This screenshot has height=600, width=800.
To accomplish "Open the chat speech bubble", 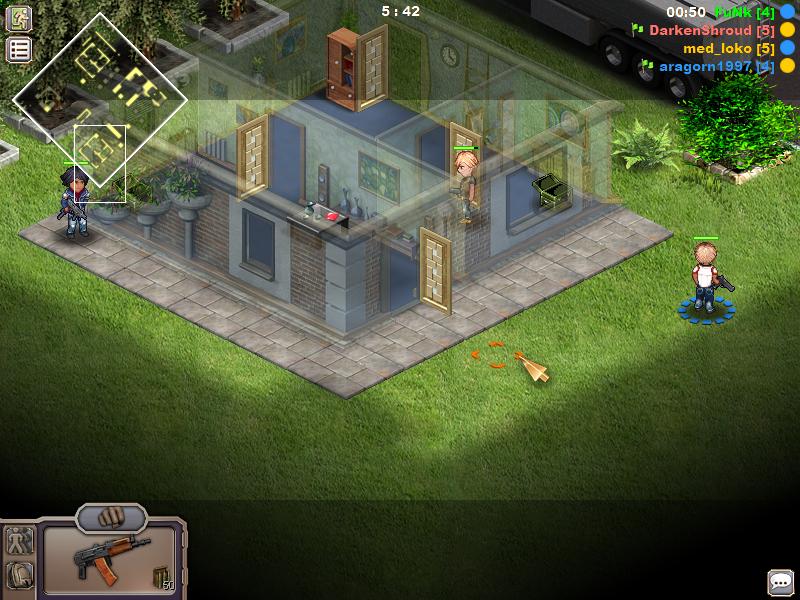I will [780, 582].
